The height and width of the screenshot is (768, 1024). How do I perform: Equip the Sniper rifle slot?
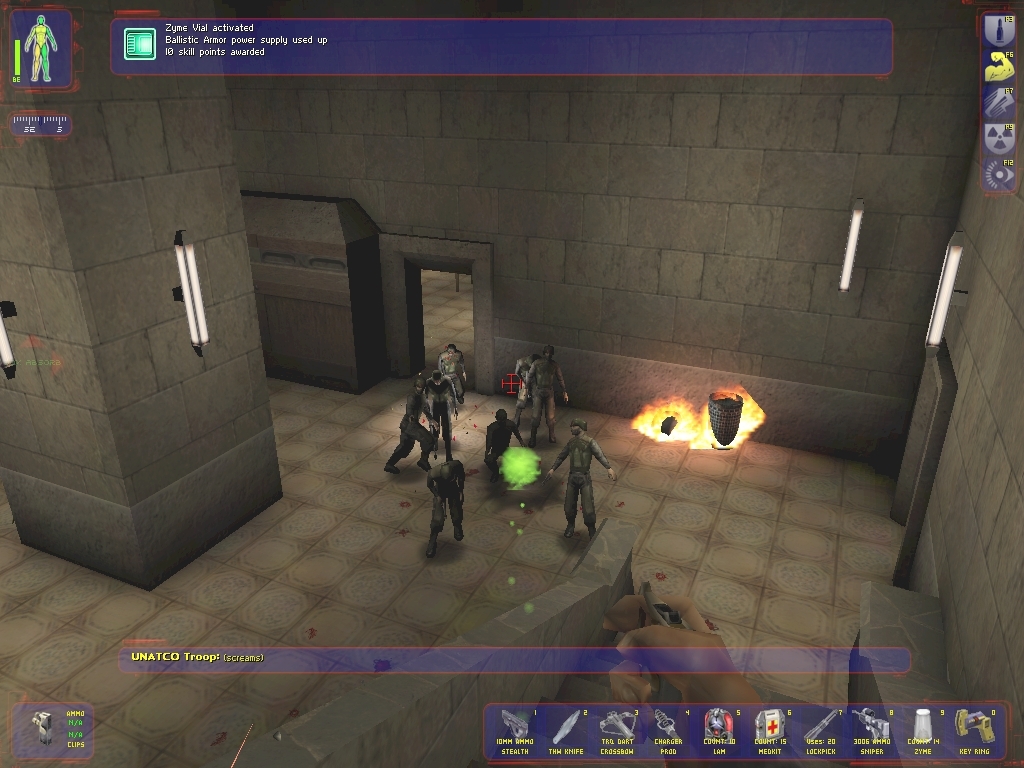tap(868, 731)
